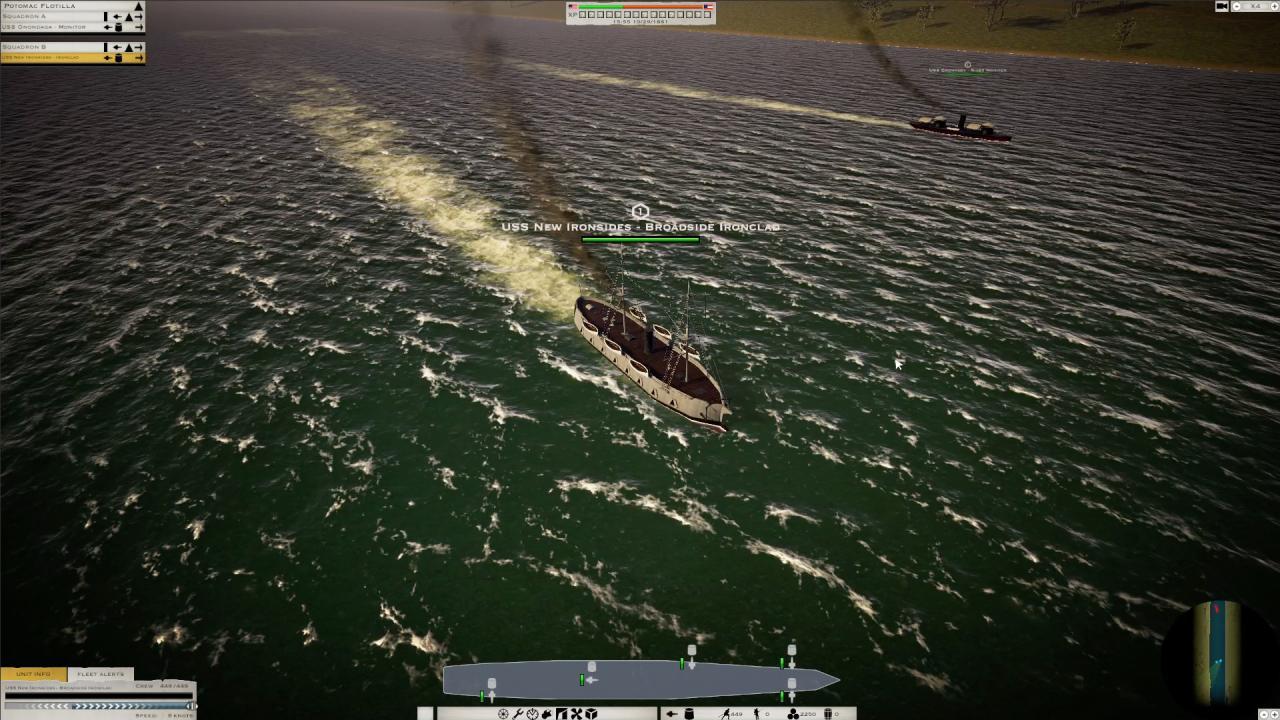Collapse the Potomac Flotilla panel
Screen dimensions: 1280x720
(x=138, y=6)
